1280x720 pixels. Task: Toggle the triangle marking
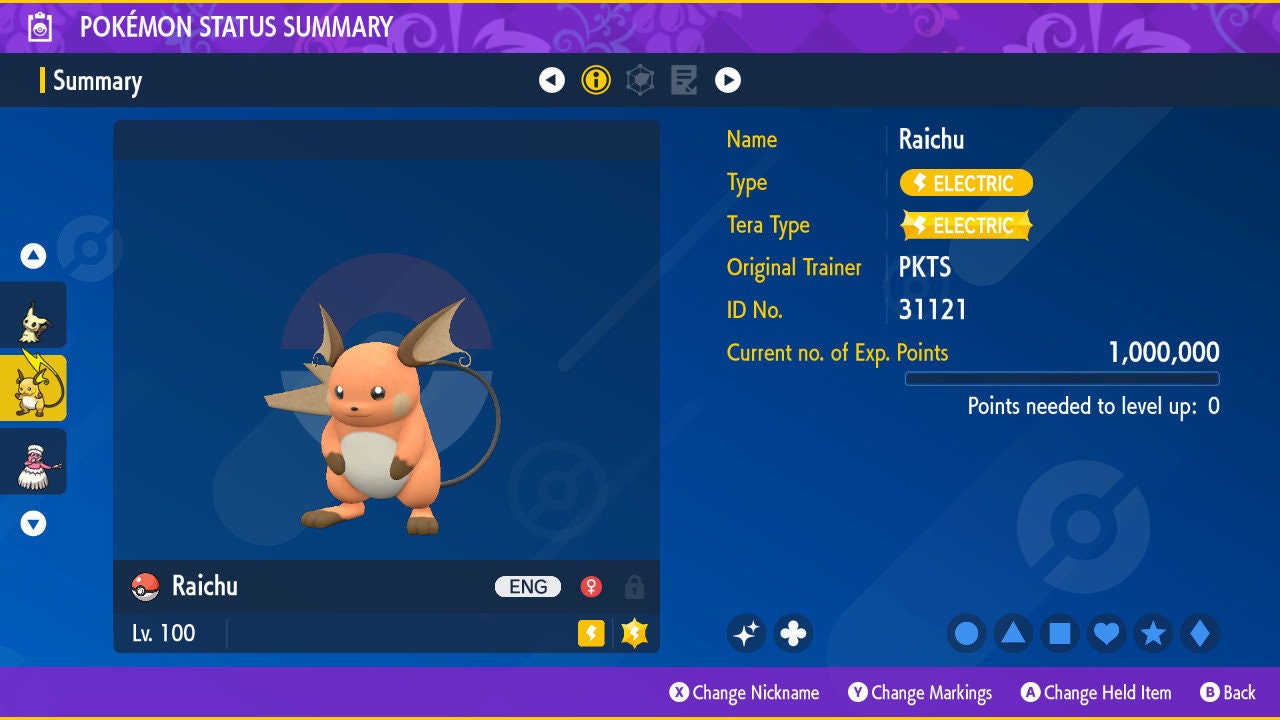coord(1013,633)
